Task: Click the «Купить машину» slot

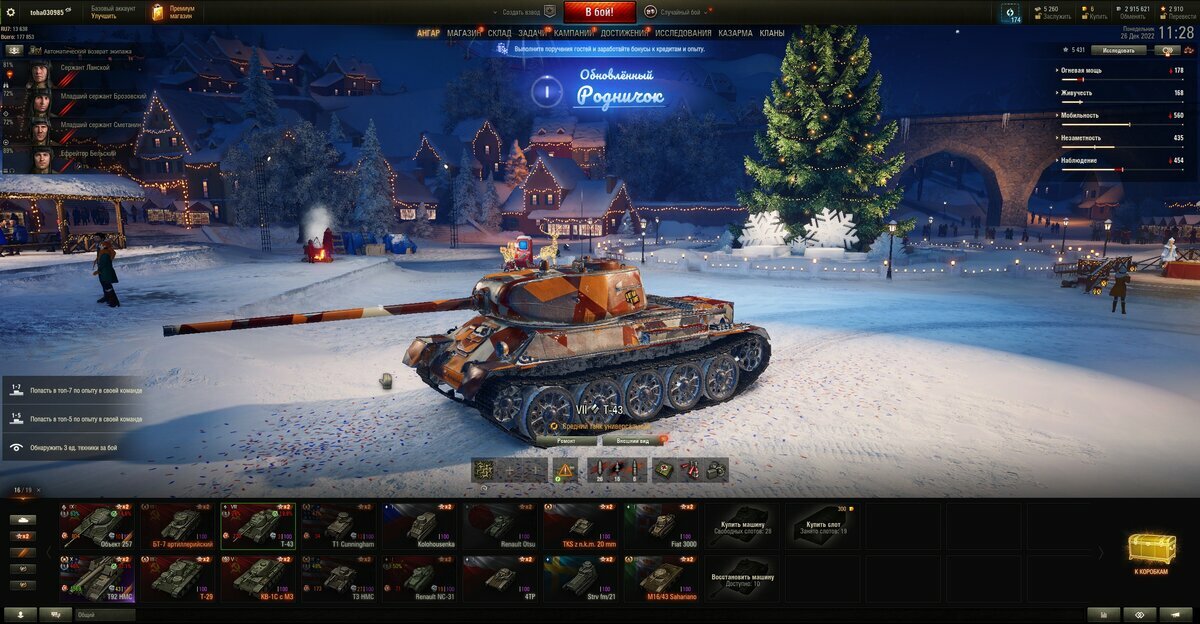Action: coord(743,525)
